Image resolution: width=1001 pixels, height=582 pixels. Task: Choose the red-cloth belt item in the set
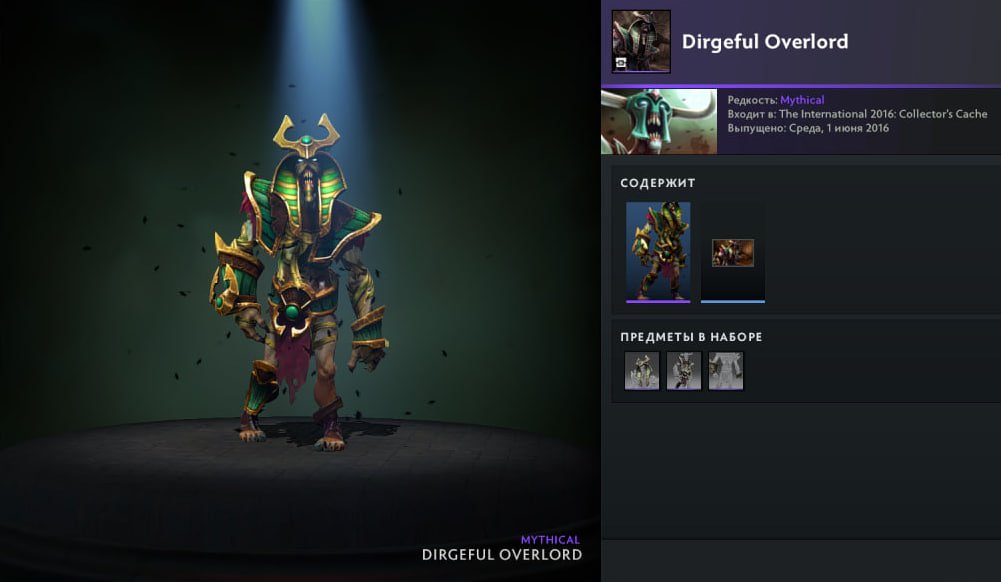coord(684,370)
